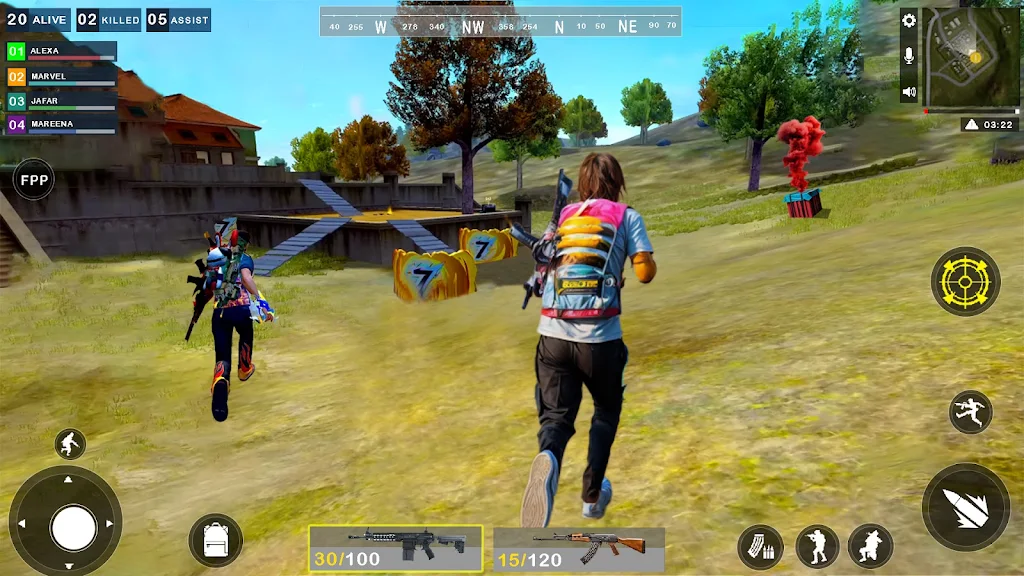Tap the movement joystick center knob
1024x576 pixels.
(x=73, y=528)
